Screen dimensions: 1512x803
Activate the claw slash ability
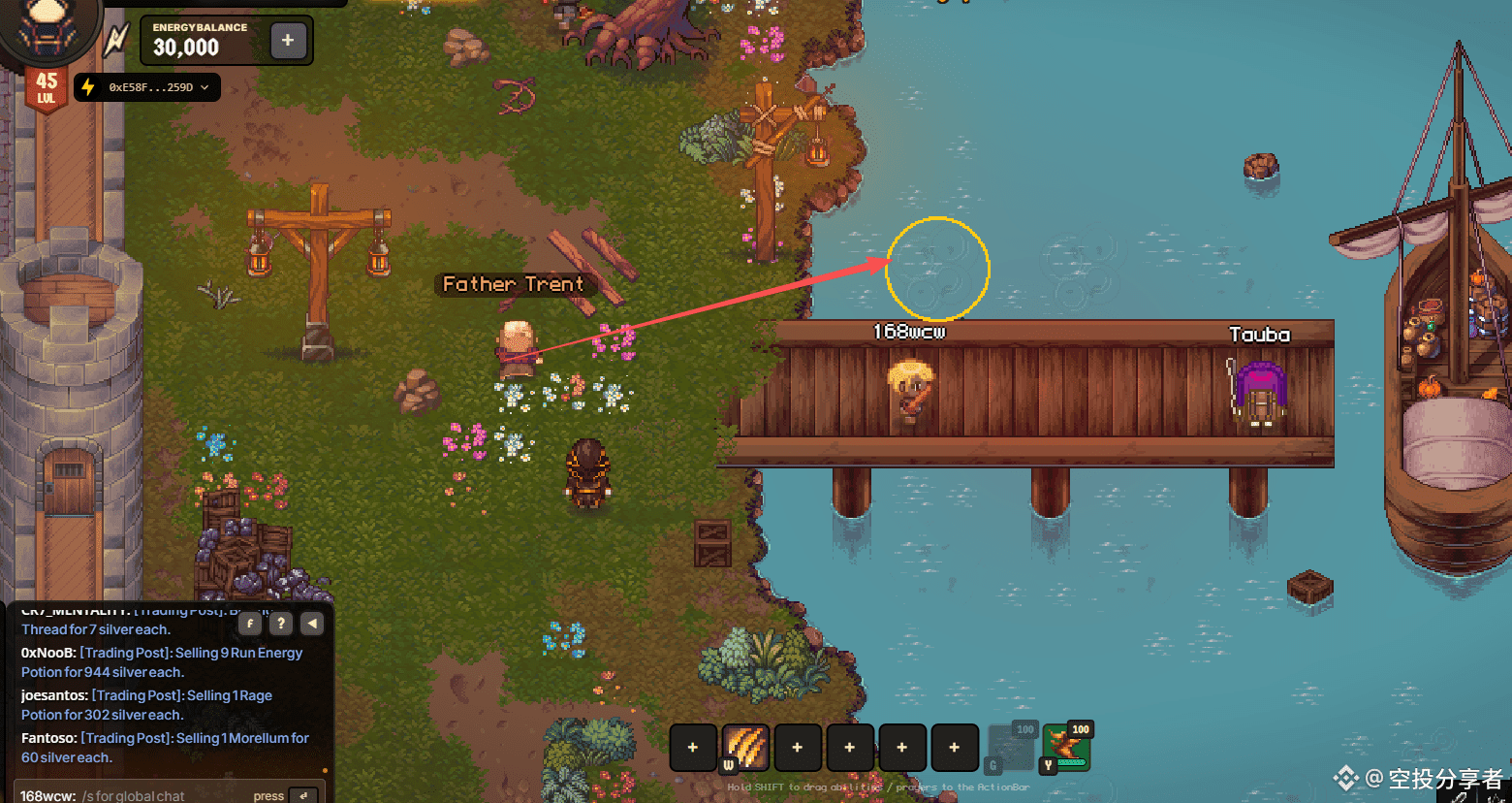(745, 748)
